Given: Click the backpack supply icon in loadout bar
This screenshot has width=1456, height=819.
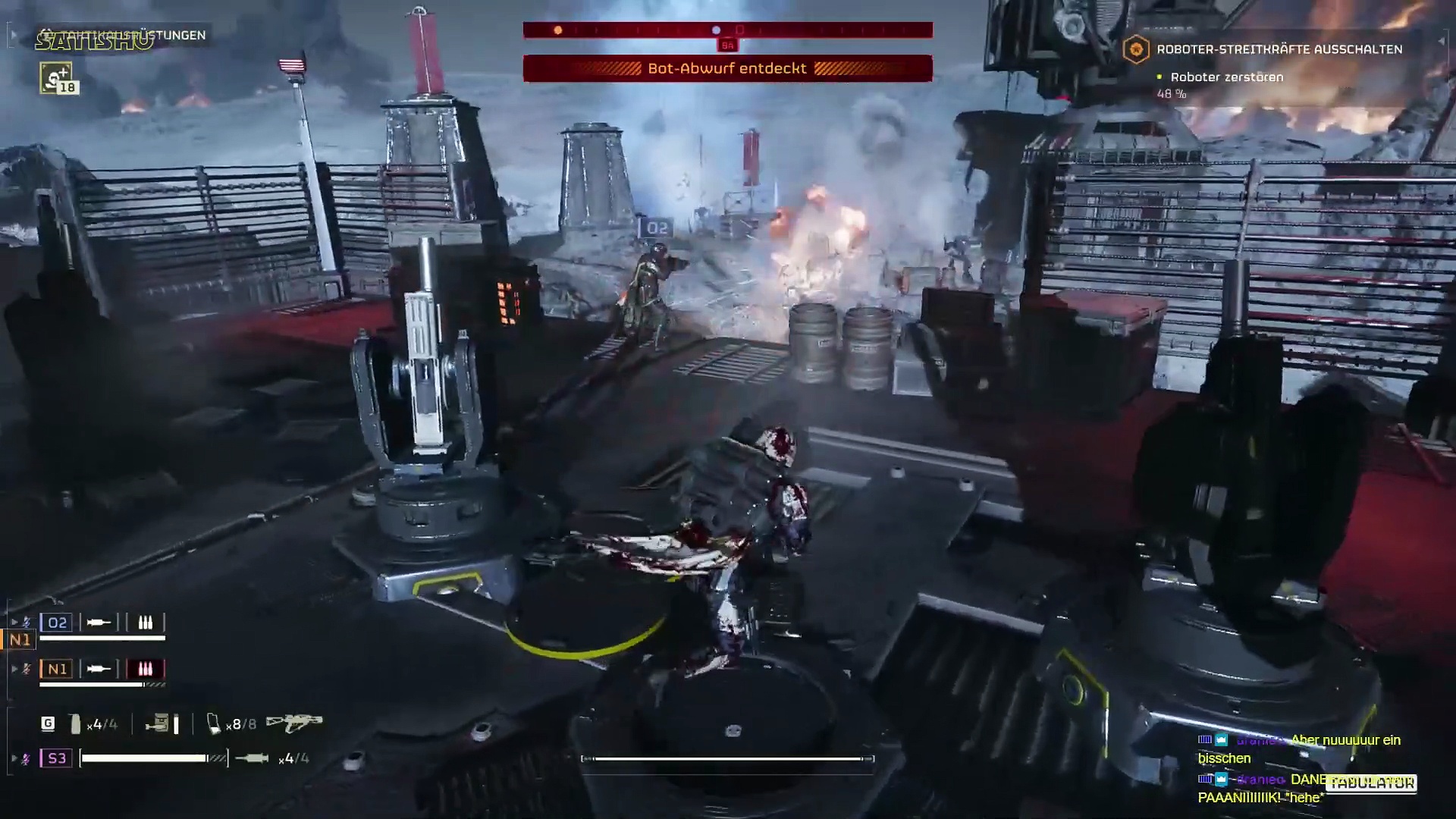Looking at the screenshot, I should (x=158, y=724).
